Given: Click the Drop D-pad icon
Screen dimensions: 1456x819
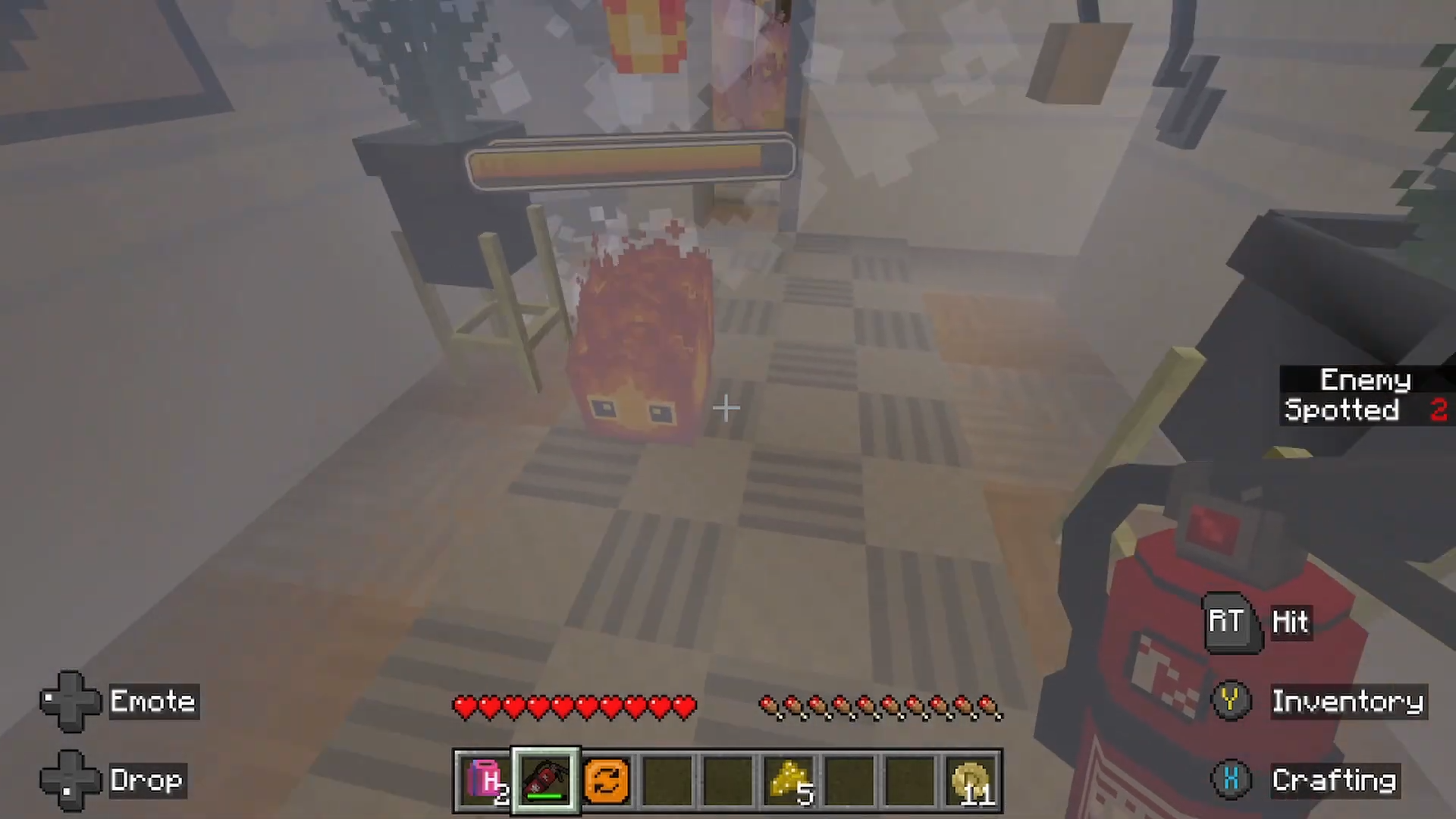Looking at the screenshot, I should pos(70,780).
